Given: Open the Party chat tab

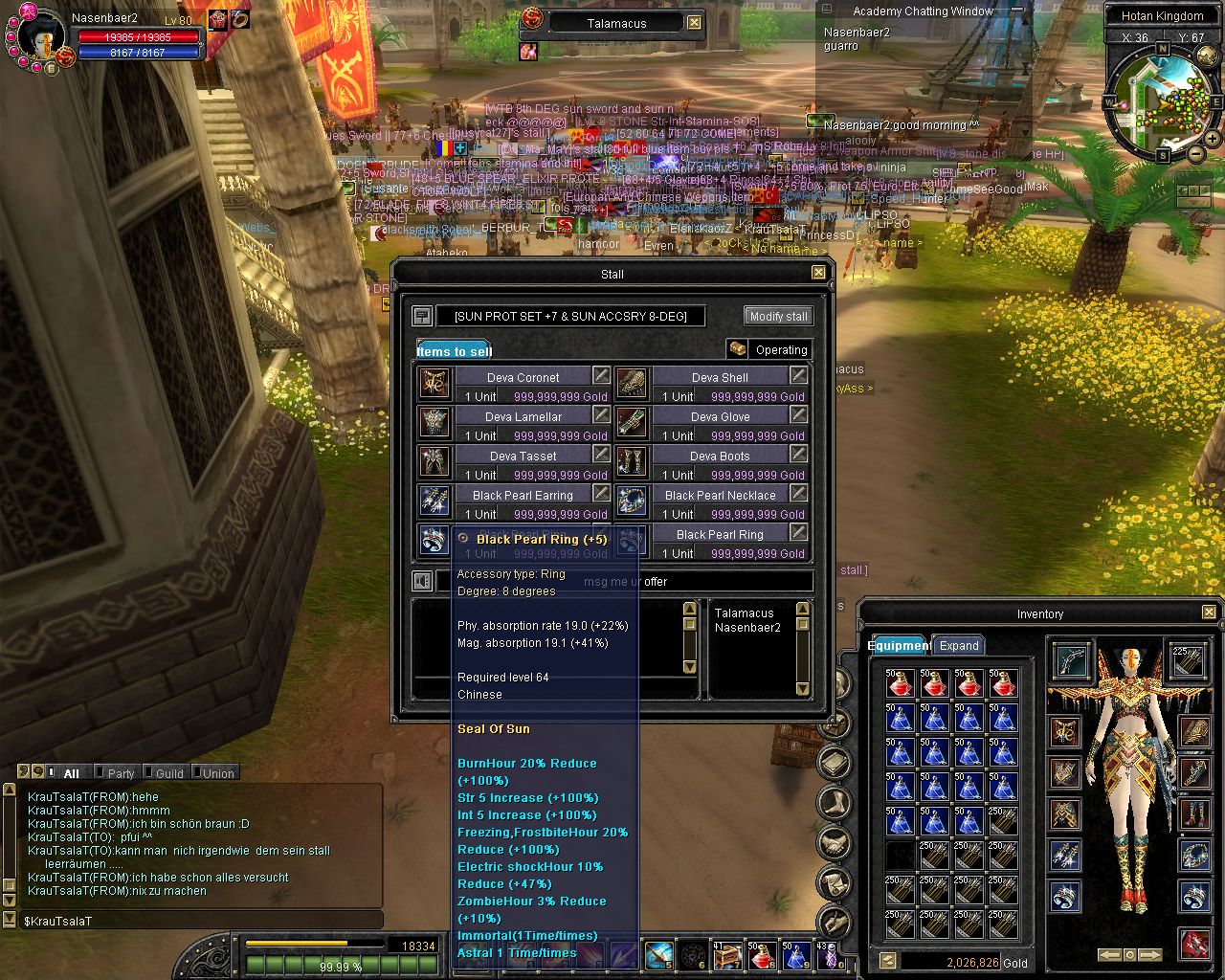Looking at the screenshot, I should click(121, 773).
